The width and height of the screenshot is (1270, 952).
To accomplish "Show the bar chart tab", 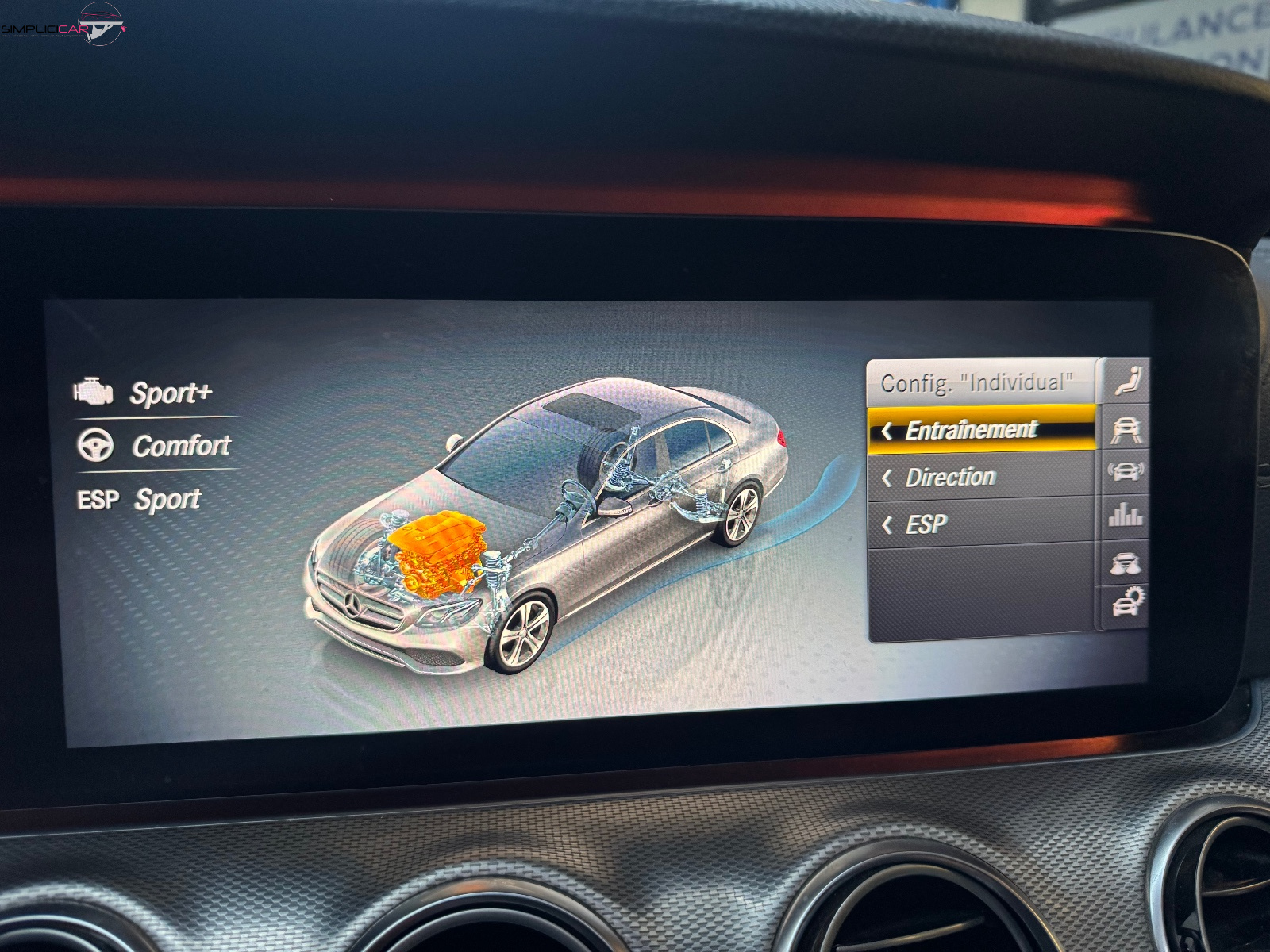I will tap(1126, 516).
